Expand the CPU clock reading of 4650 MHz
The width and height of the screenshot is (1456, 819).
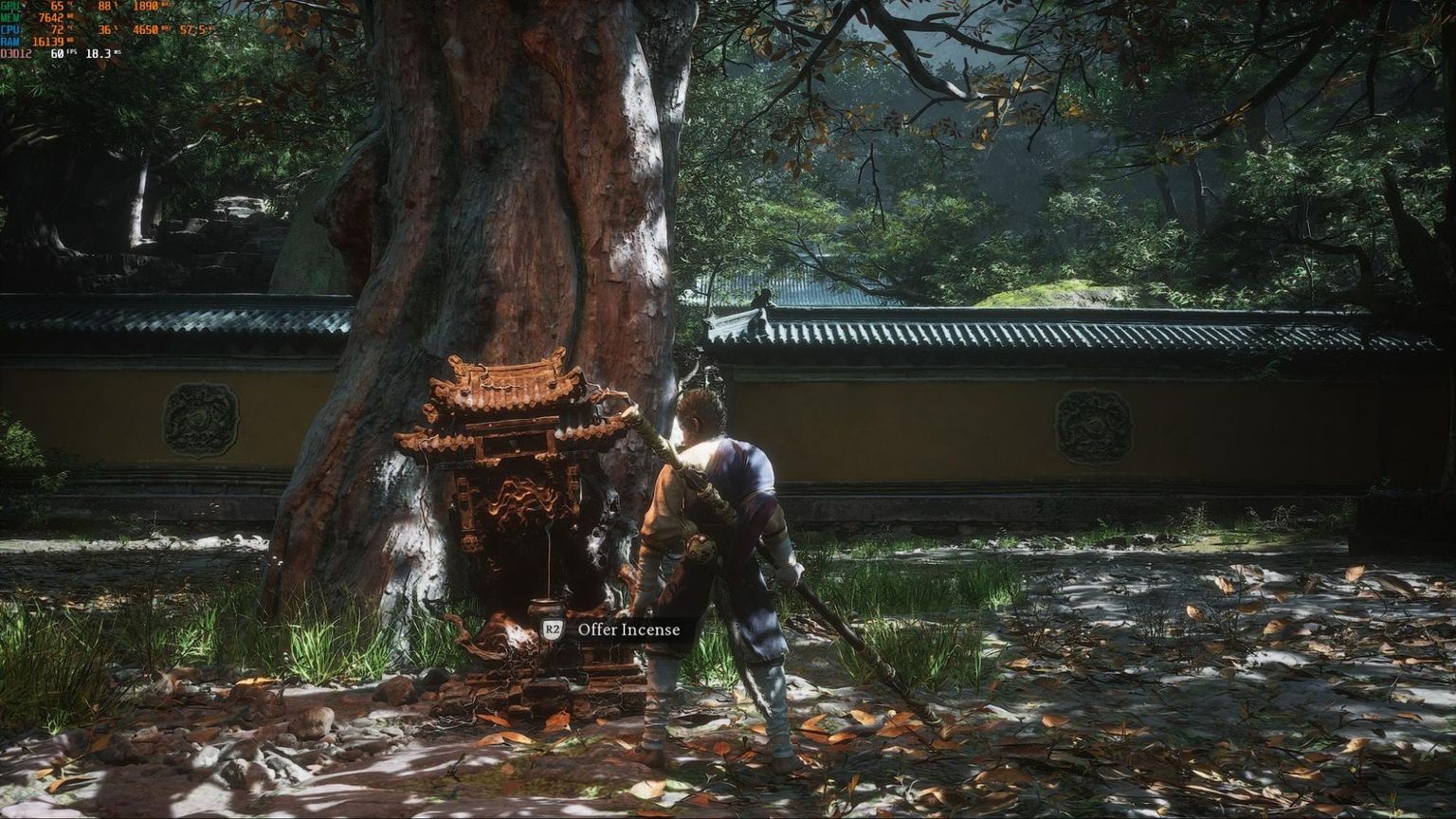point(148,29)
